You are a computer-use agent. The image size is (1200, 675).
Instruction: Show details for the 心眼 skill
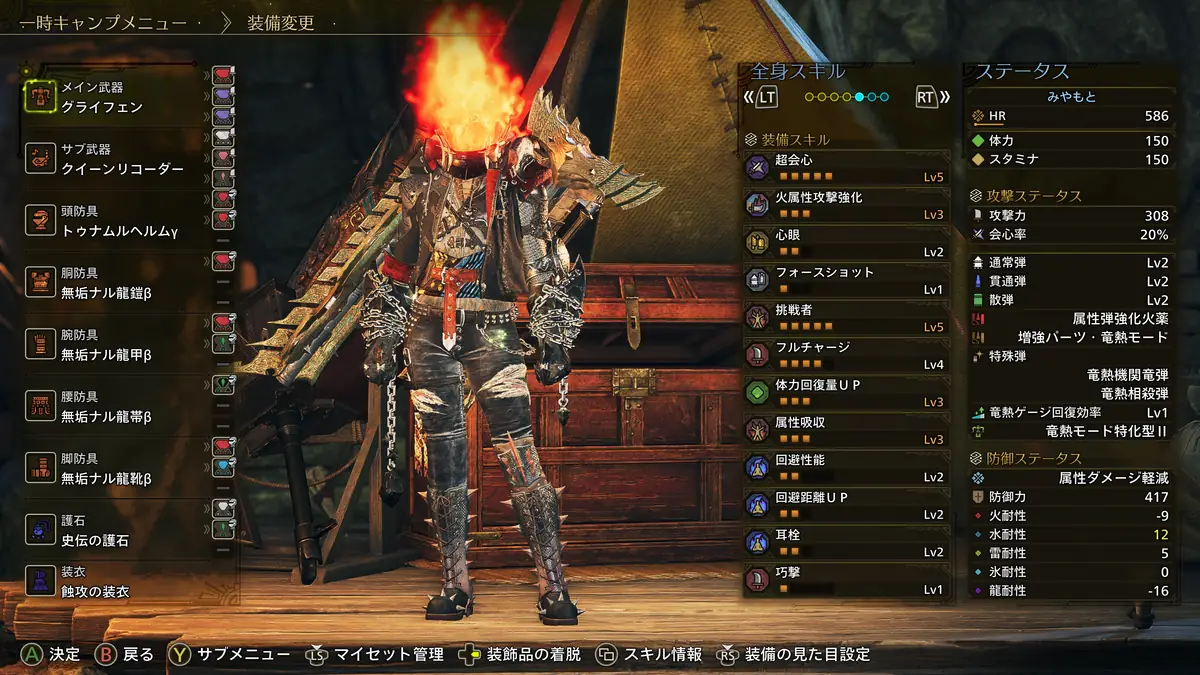[x=845, y=243]
